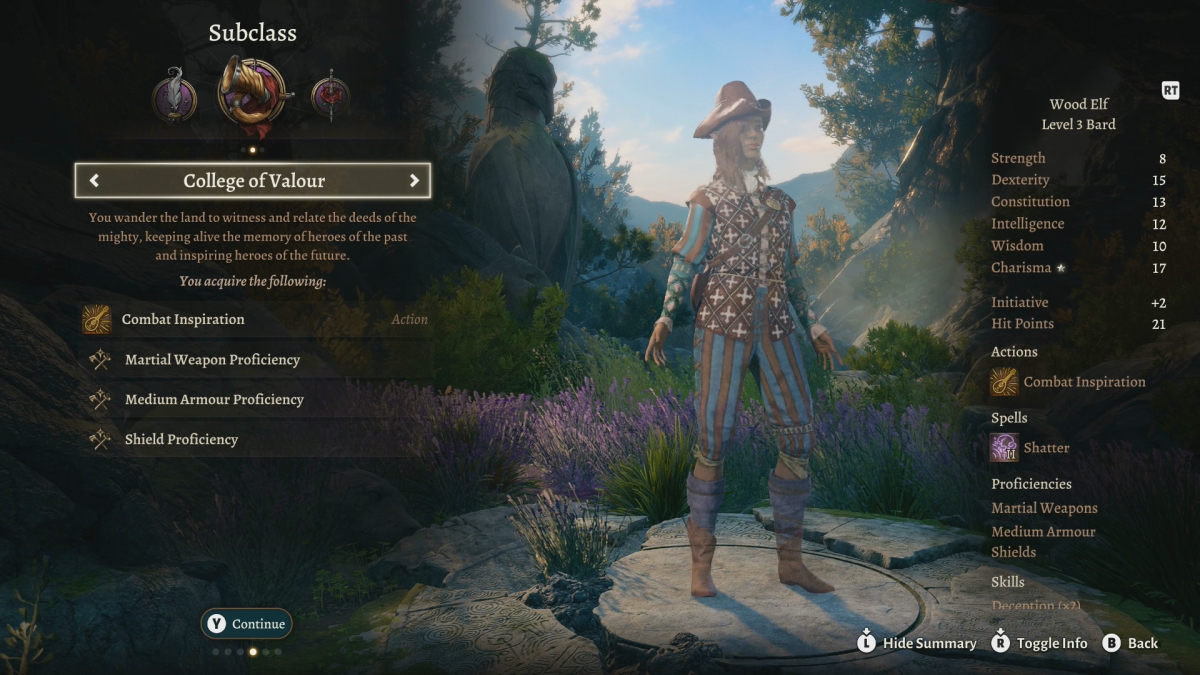This screenshot has width=1200, height=675.
Task: Inspect Combat Inspiration in the Actions summary
Action: [x=1068, y=382]
